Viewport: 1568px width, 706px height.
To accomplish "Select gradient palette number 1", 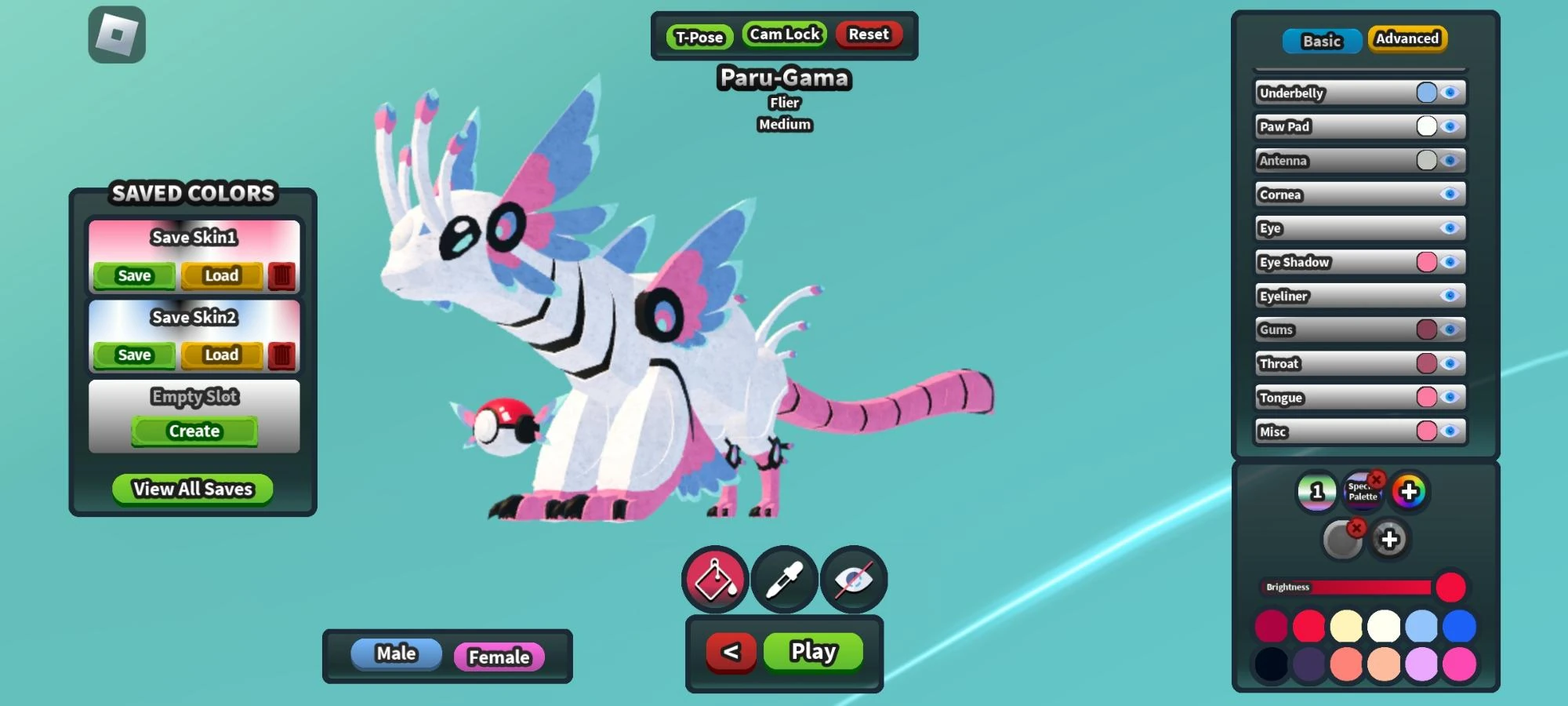I will [x=1316, y=493].
